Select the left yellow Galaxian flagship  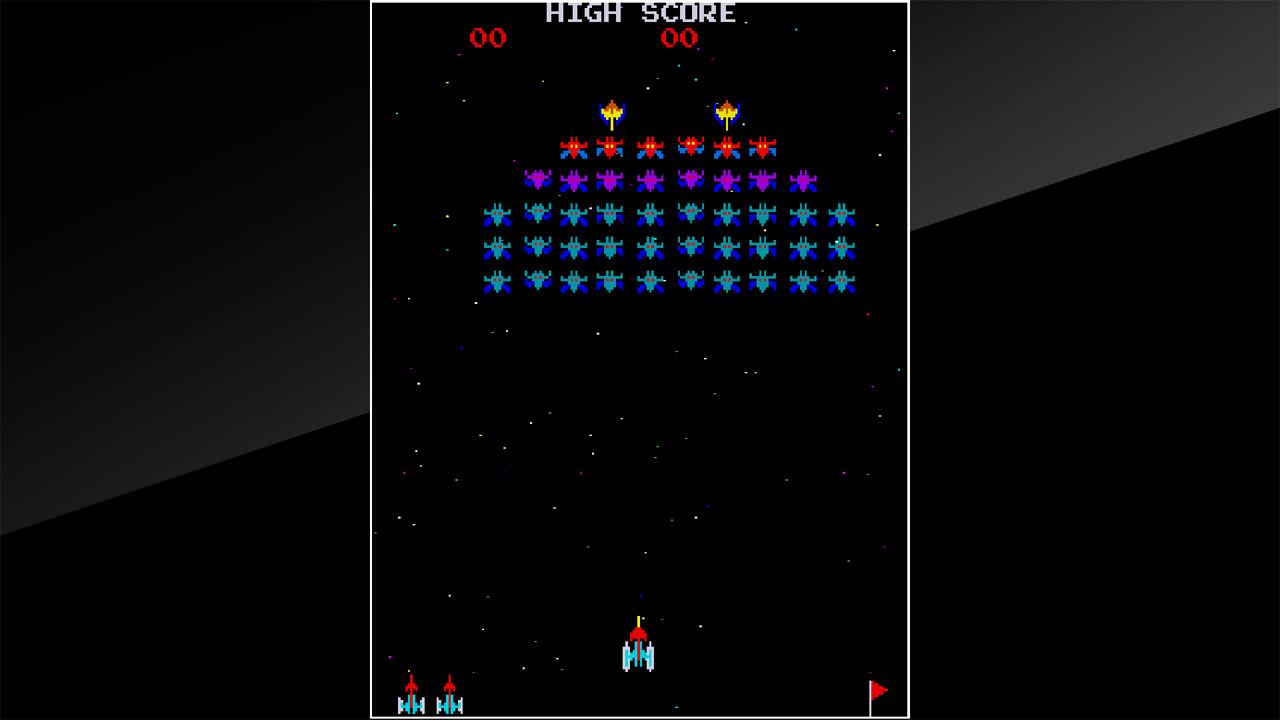[x=612, y=112]
